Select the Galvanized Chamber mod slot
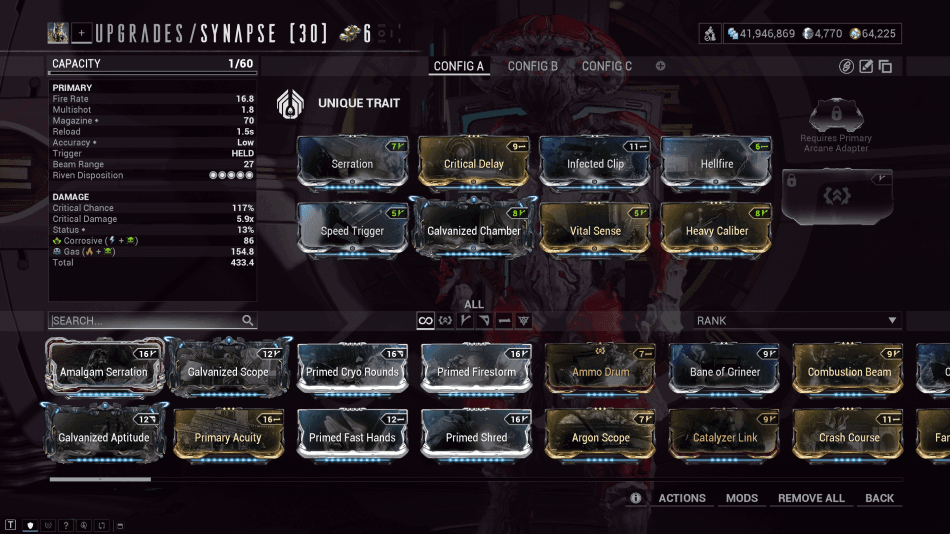Image resolution: width=950 pixels, height=534 pixels. pyautogui.click(x=474, y=229)
